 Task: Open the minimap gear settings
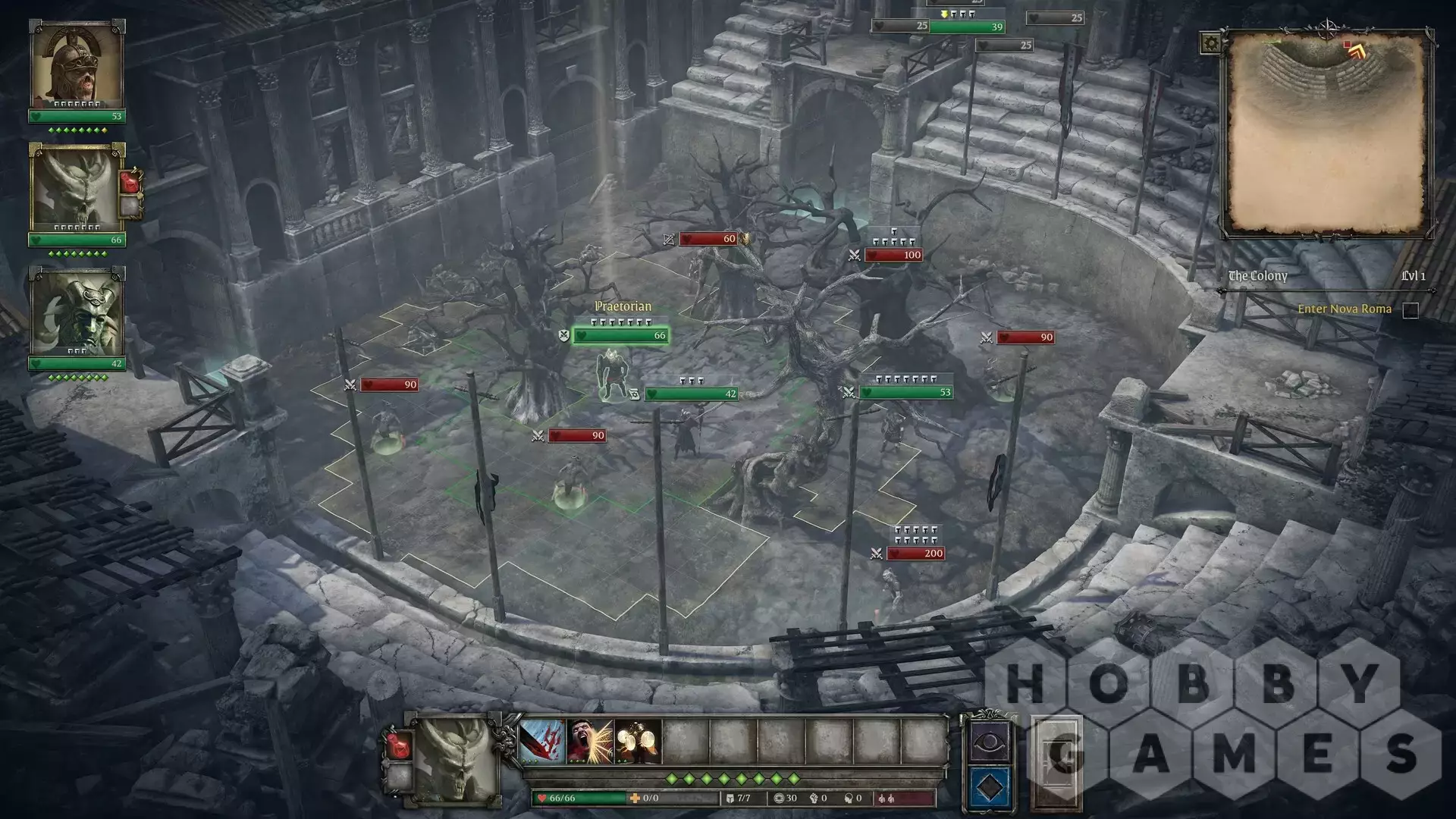[1210, 43]
